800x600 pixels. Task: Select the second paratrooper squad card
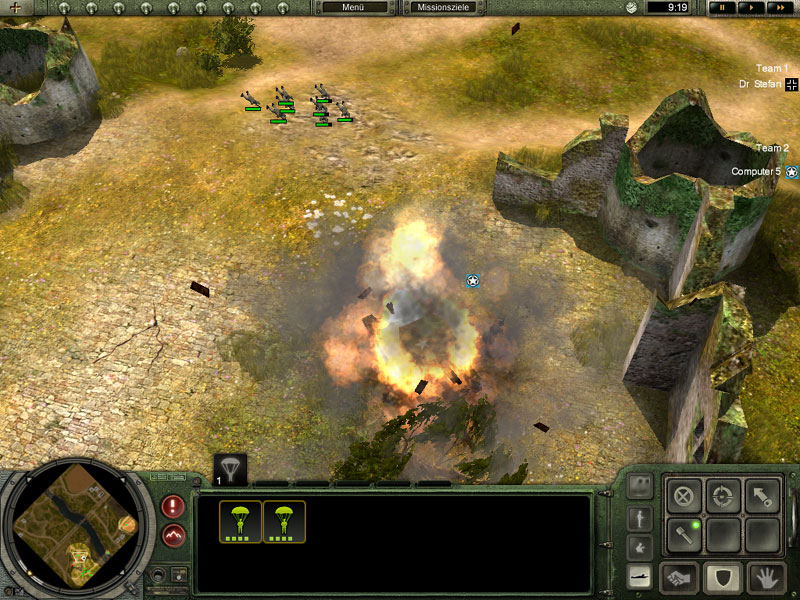284,522
